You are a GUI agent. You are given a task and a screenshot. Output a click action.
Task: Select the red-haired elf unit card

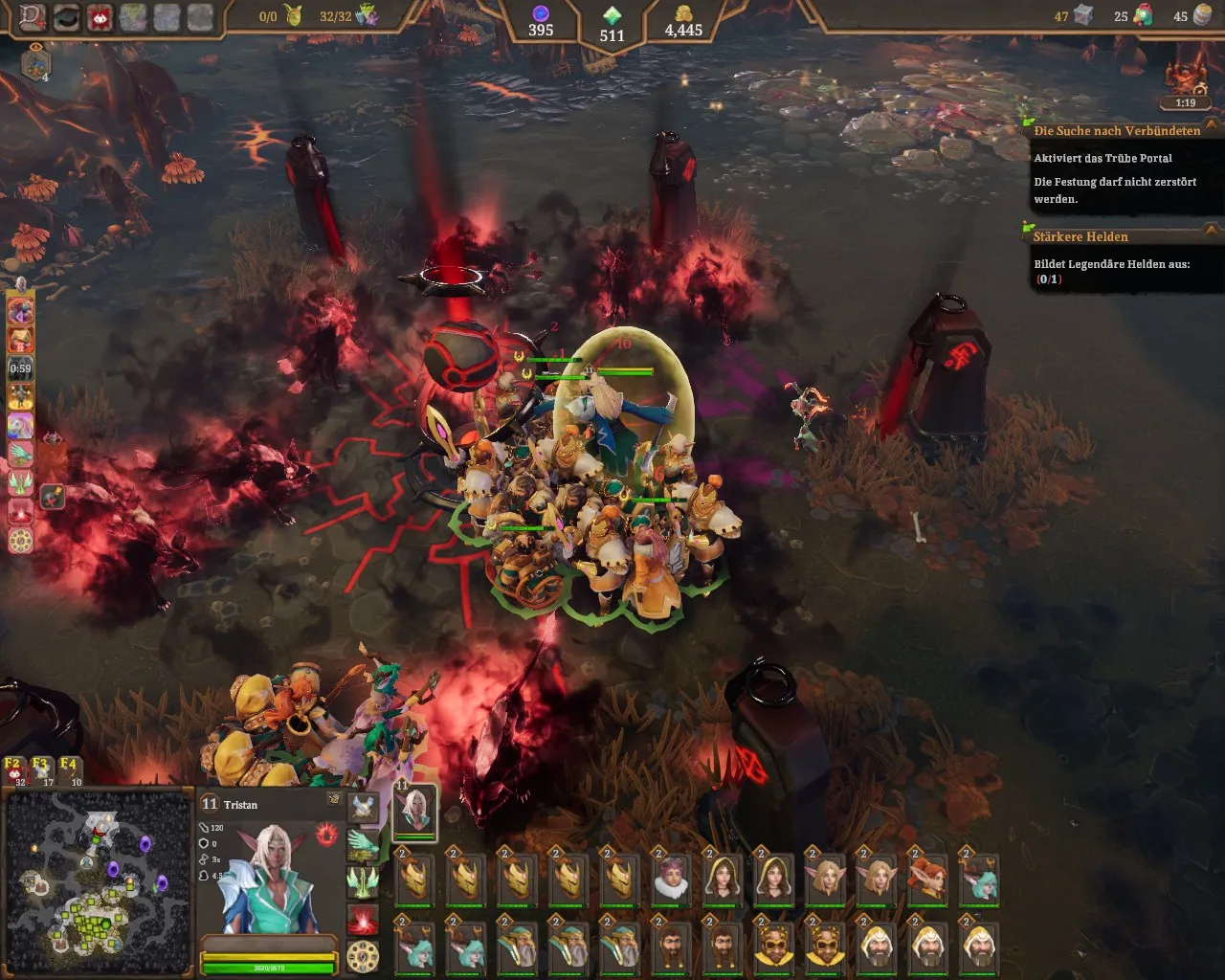tap(927, 877)
